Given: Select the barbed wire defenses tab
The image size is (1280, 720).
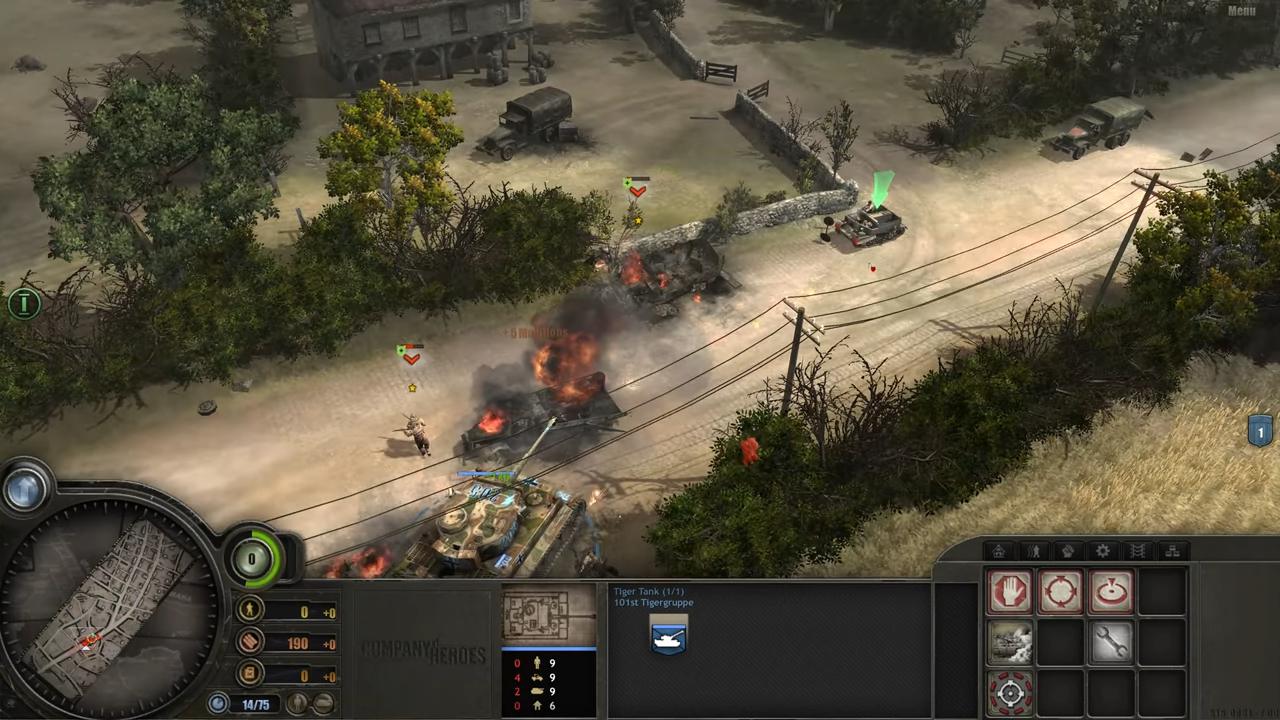Looking at the screenshot, I should pos(1138,551).
